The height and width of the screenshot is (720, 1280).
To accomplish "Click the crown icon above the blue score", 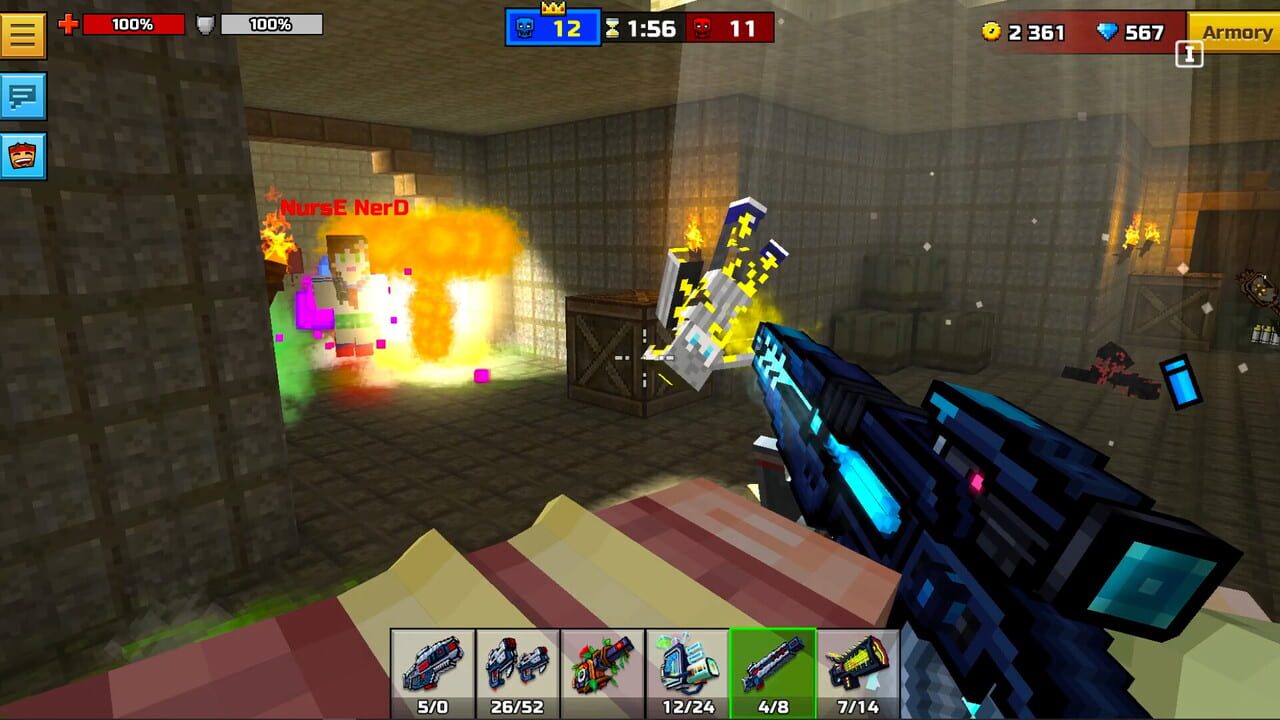I will [555, 8].
